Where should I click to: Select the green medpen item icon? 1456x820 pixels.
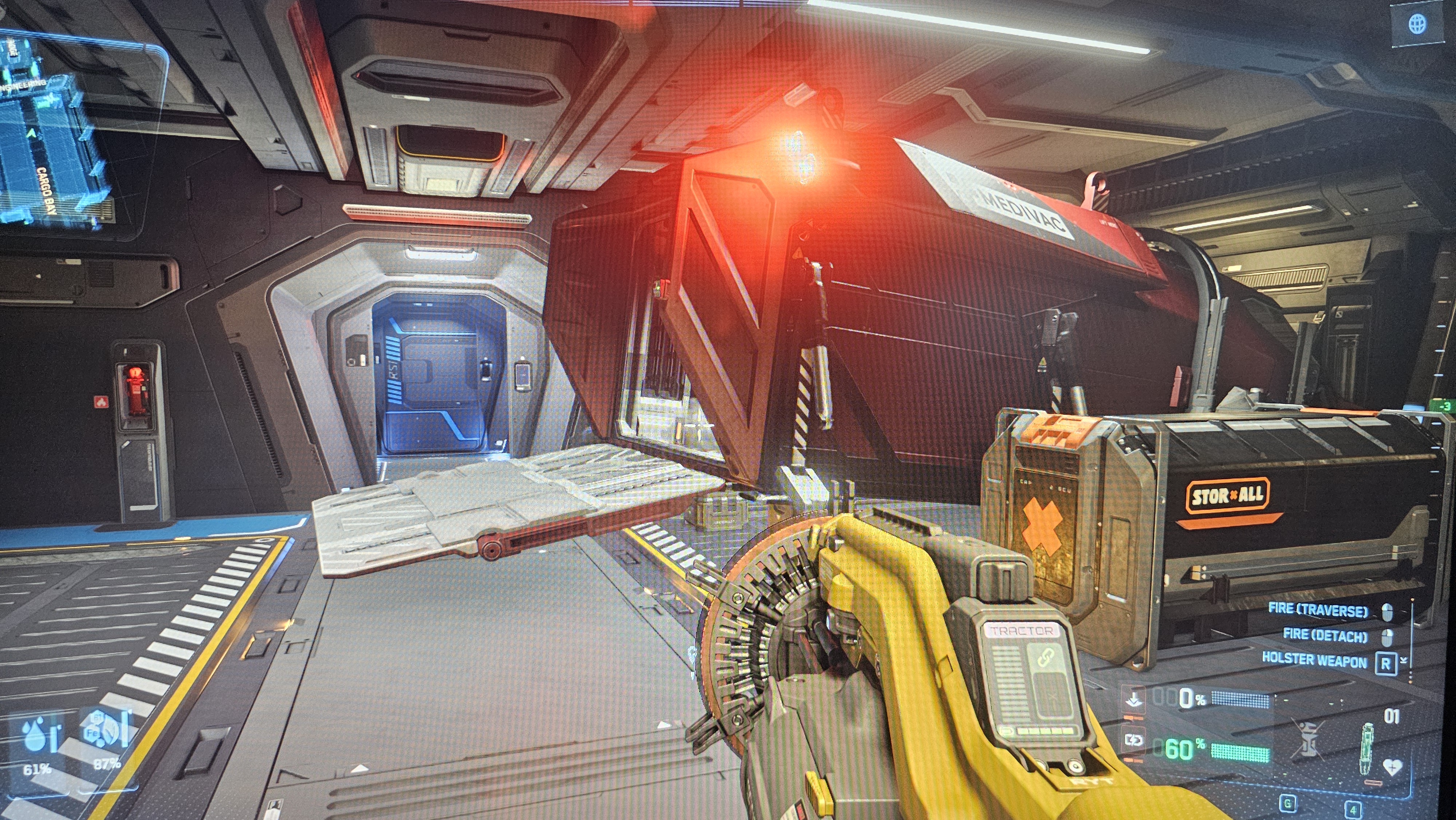point(1367,748)
